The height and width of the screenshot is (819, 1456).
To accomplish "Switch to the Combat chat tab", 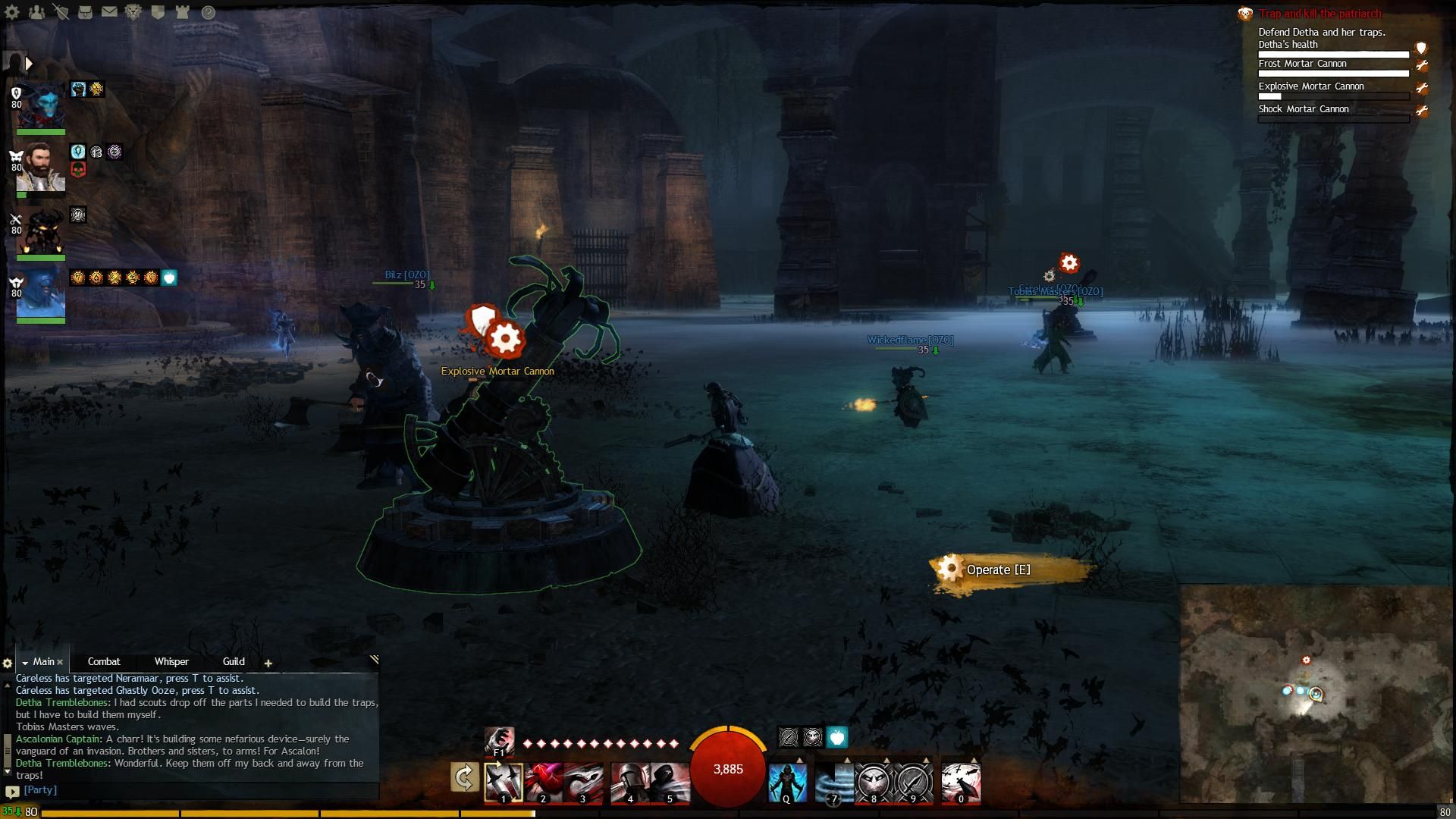I will (x=104, y=661).
